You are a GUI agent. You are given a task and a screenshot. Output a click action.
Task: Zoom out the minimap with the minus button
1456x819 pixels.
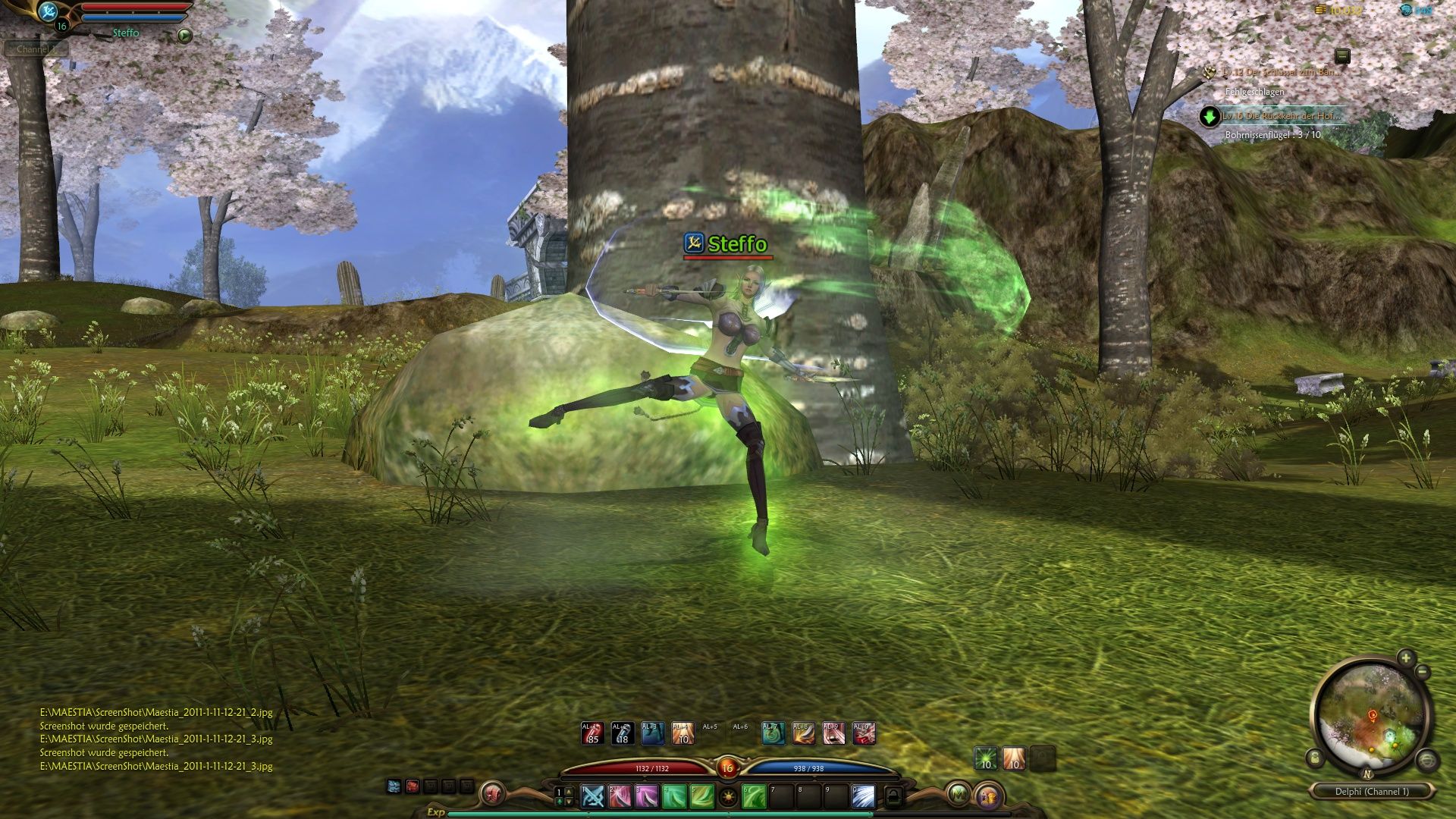tap(1423, 672)
